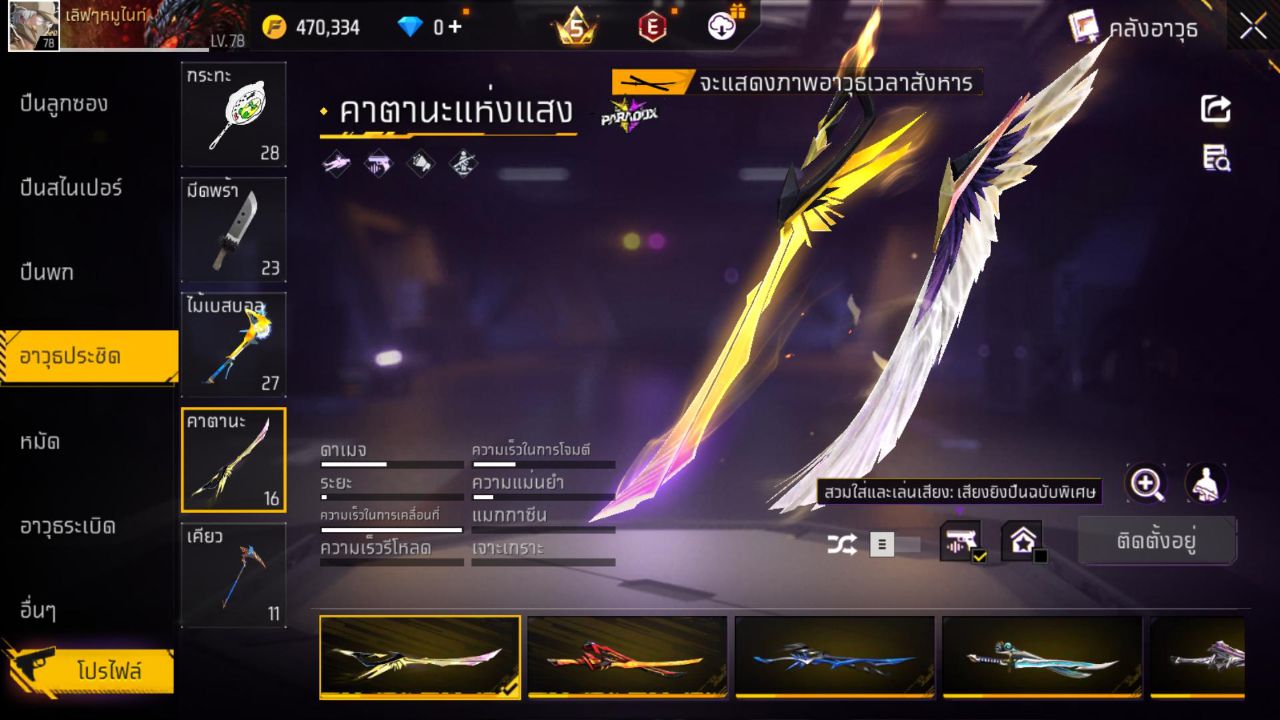Select the red katana skin thumbnail below
The height and width of the screenshot is (720, 1280).
[x=627, y=658]
